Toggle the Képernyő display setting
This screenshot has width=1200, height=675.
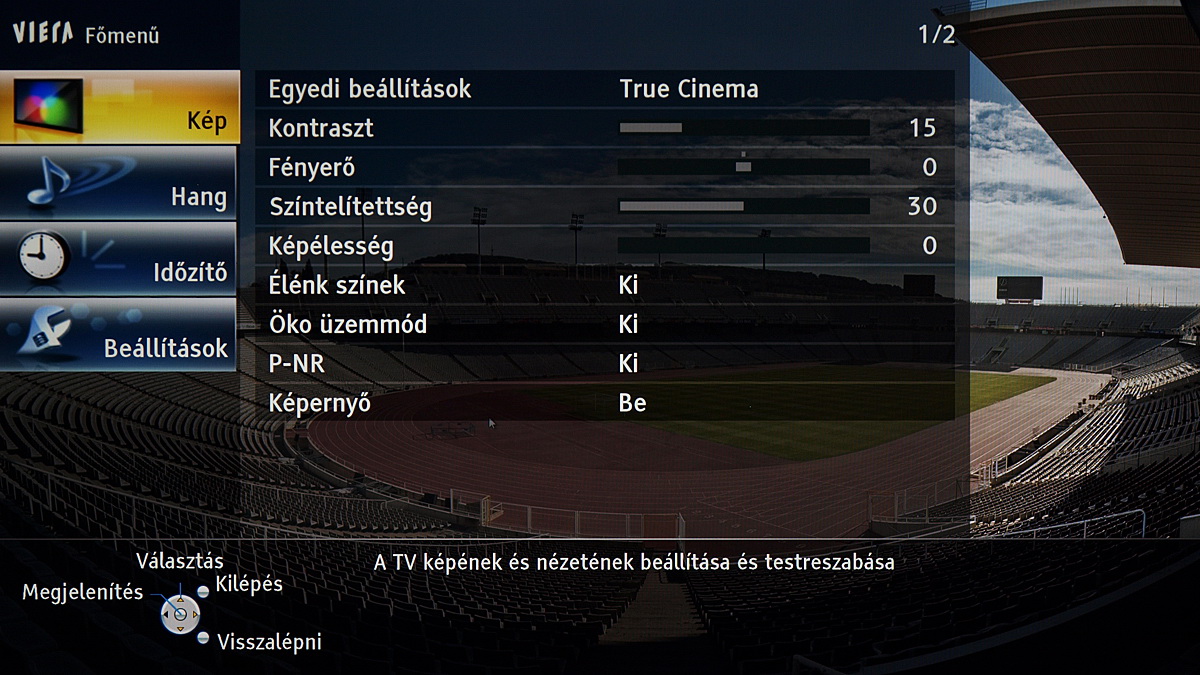click(632, 404)
